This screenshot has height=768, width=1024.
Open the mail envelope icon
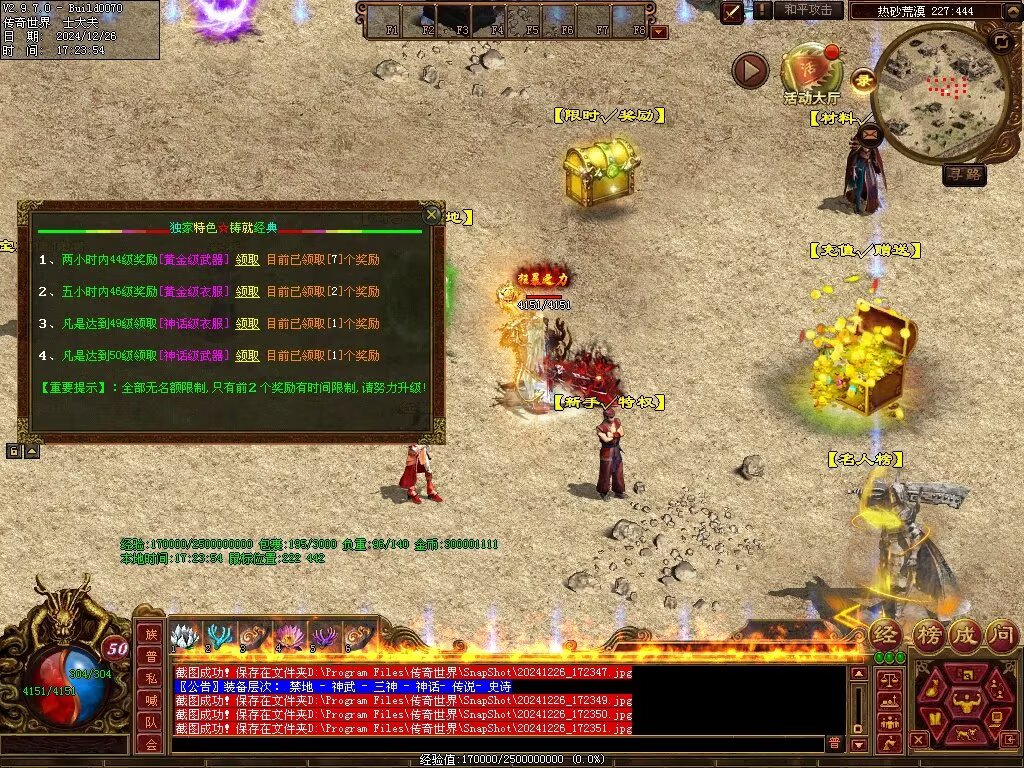(x=868, y=133)
